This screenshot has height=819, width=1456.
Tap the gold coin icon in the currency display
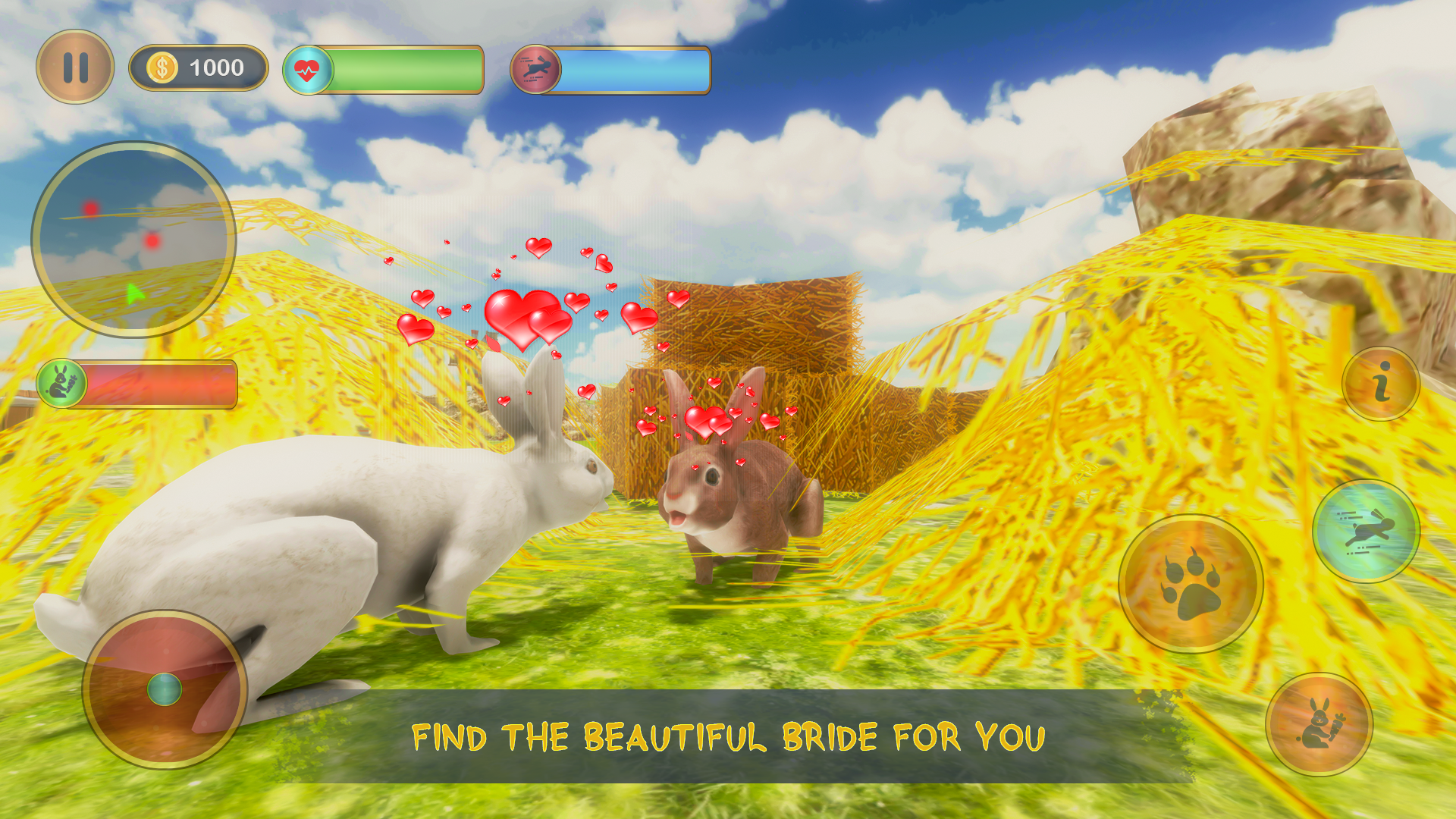[162, 67]
